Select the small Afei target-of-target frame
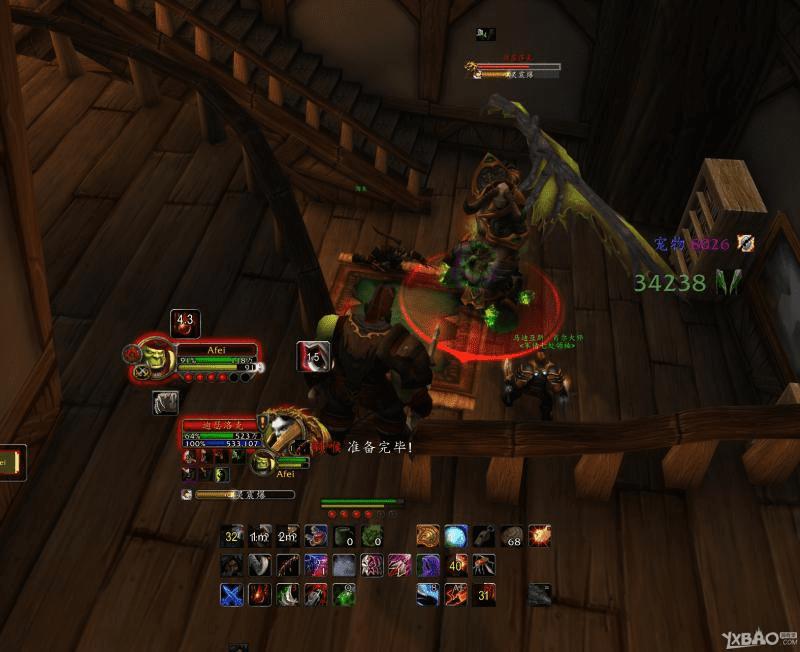 (262, 462)
